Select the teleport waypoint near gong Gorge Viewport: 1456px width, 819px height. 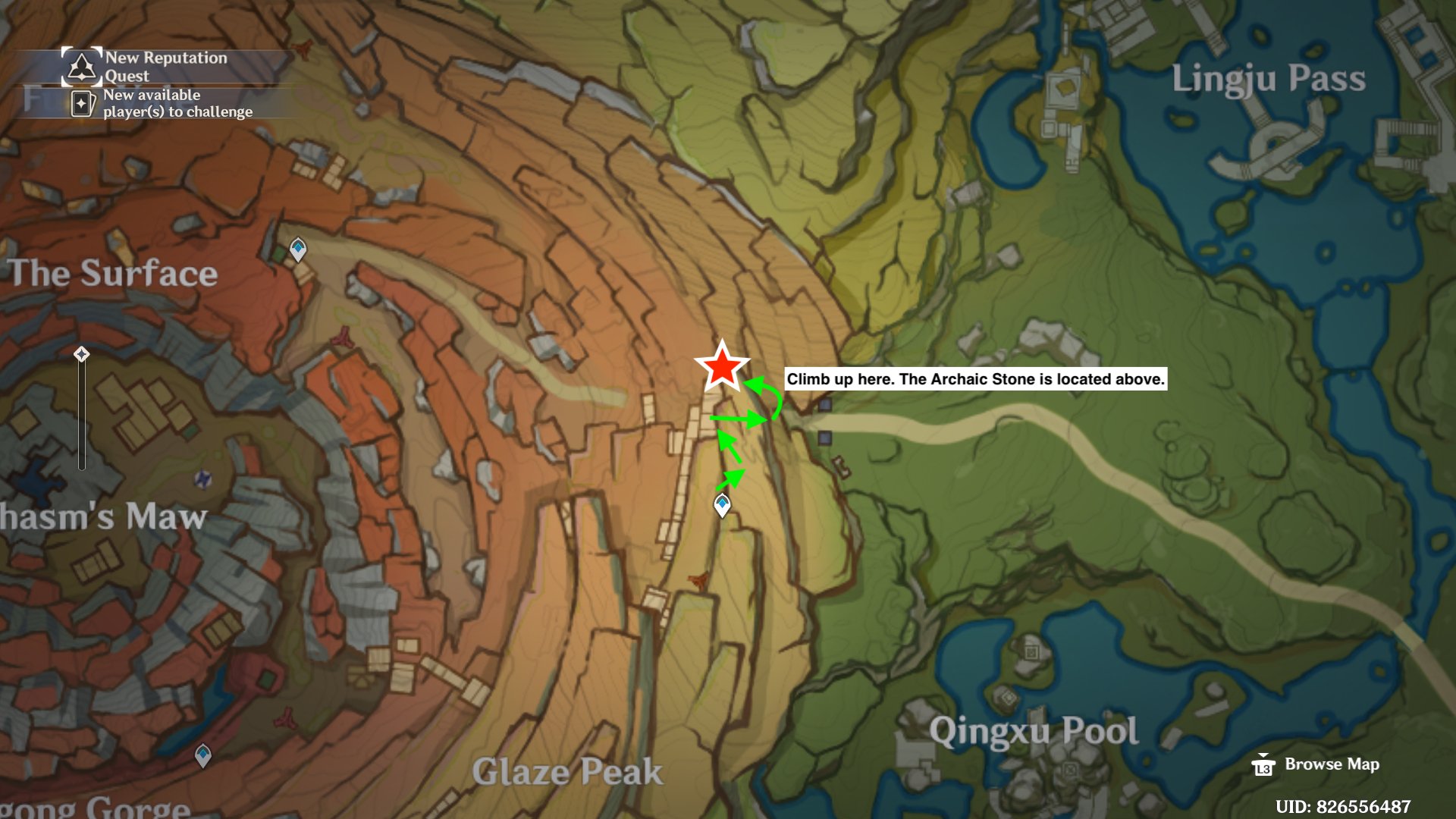coord(202,755)
